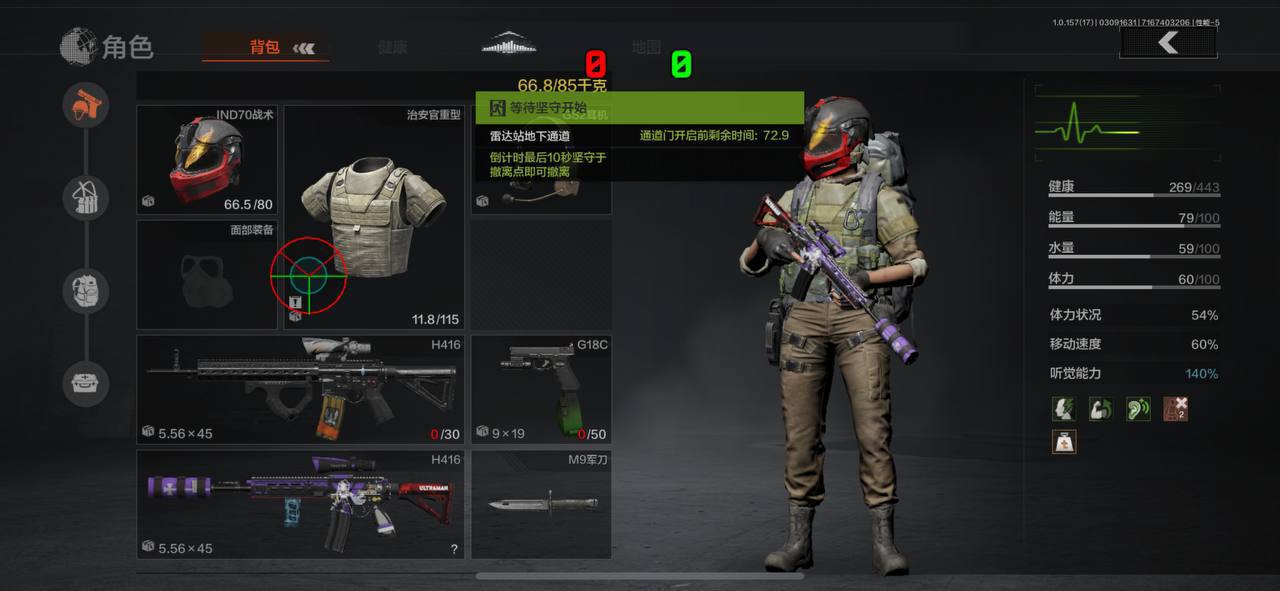
Task: Switch to the 地图 map tab
Action: click(646, 47)
